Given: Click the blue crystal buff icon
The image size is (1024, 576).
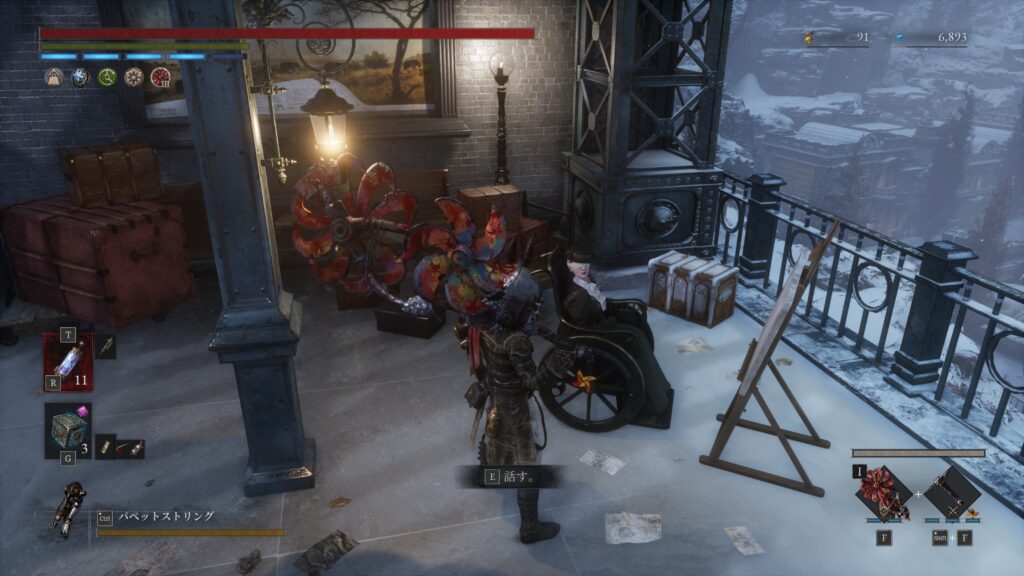Looking at the screenshot, I should tap(80, 77).
